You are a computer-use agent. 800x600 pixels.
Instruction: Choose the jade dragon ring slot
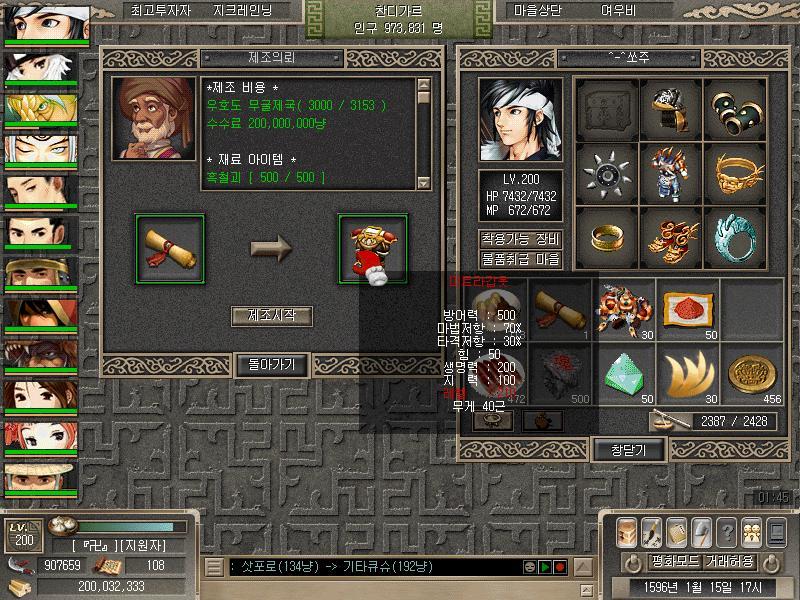pos(734,237)
